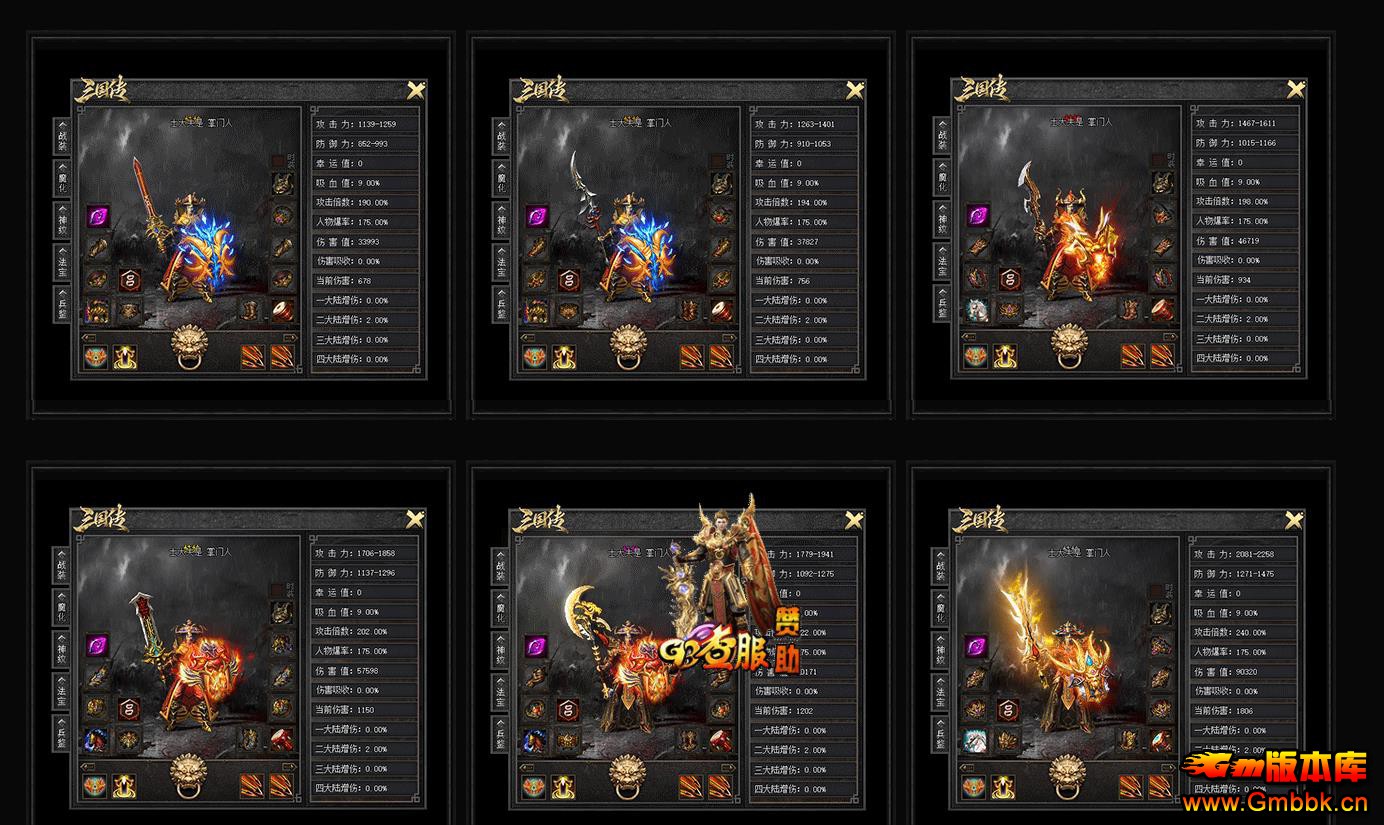
Task: Select the helmet slot in the 1263-1401 attack panel
Action: point(721,185)
